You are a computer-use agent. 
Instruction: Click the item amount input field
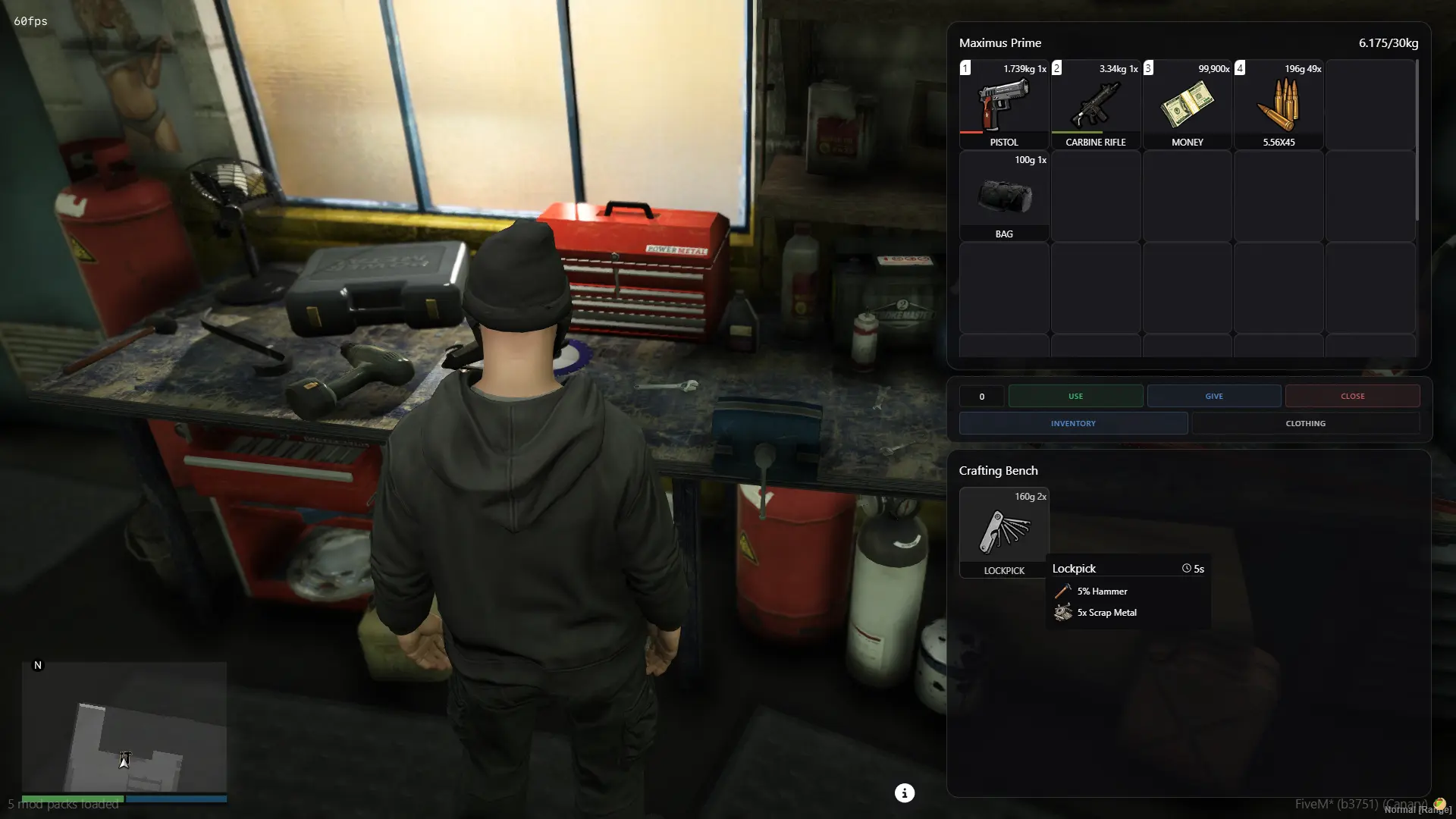click(x=981, y=396)
